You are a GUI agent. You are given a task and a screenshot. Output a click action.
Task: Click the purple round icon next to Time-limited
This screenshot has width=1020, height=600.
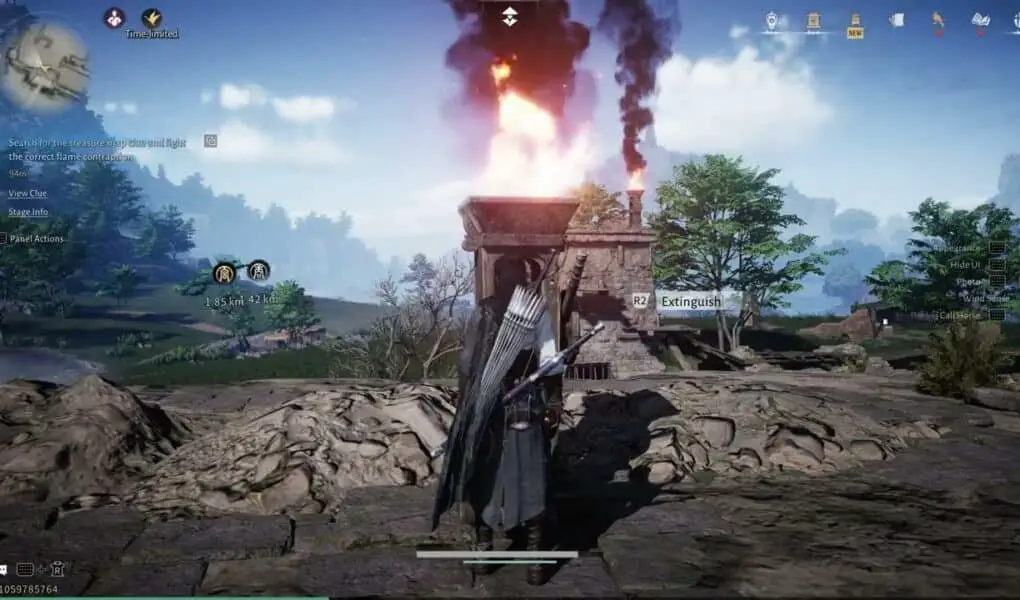point(115,18)
